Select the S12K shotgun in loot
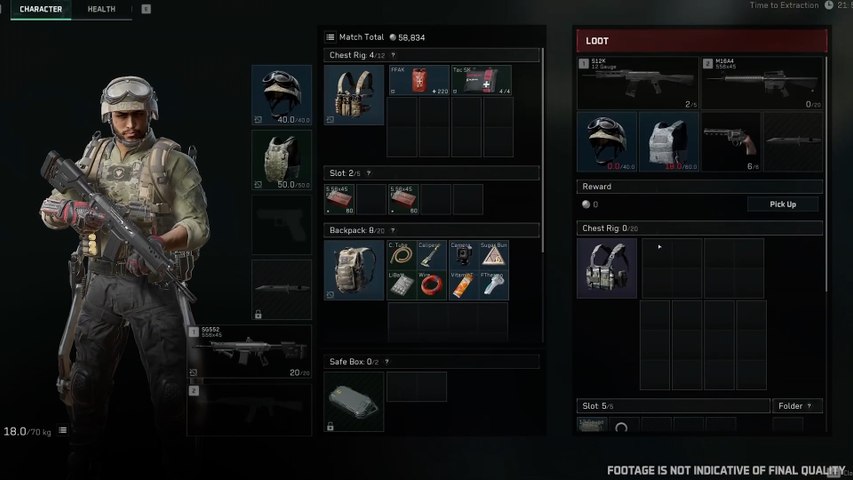Image resolution: width=853 pixels, height=480 pixels. 637,83
